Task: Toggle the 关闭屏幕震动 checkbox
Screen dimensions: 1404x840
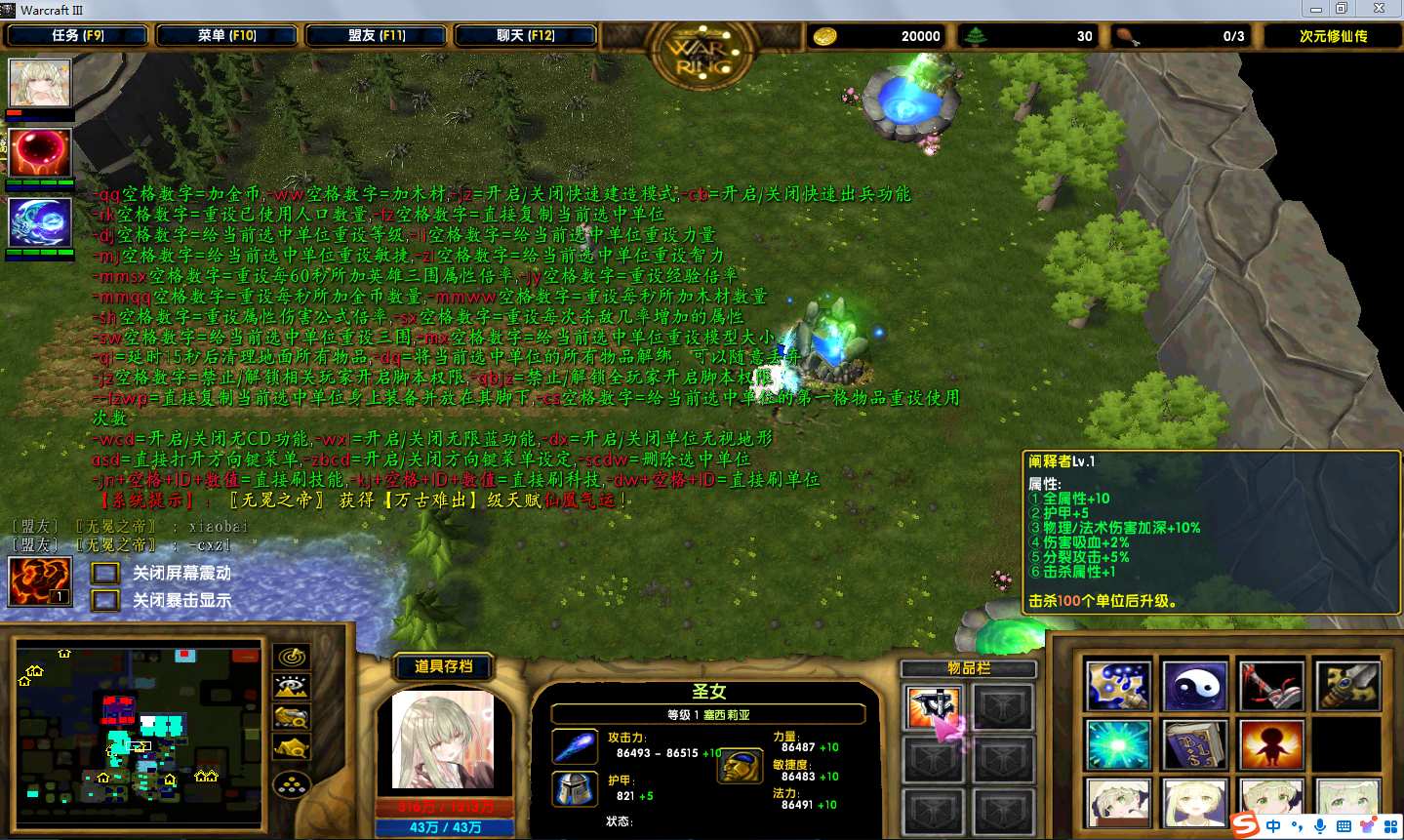Action: point(105,574)
